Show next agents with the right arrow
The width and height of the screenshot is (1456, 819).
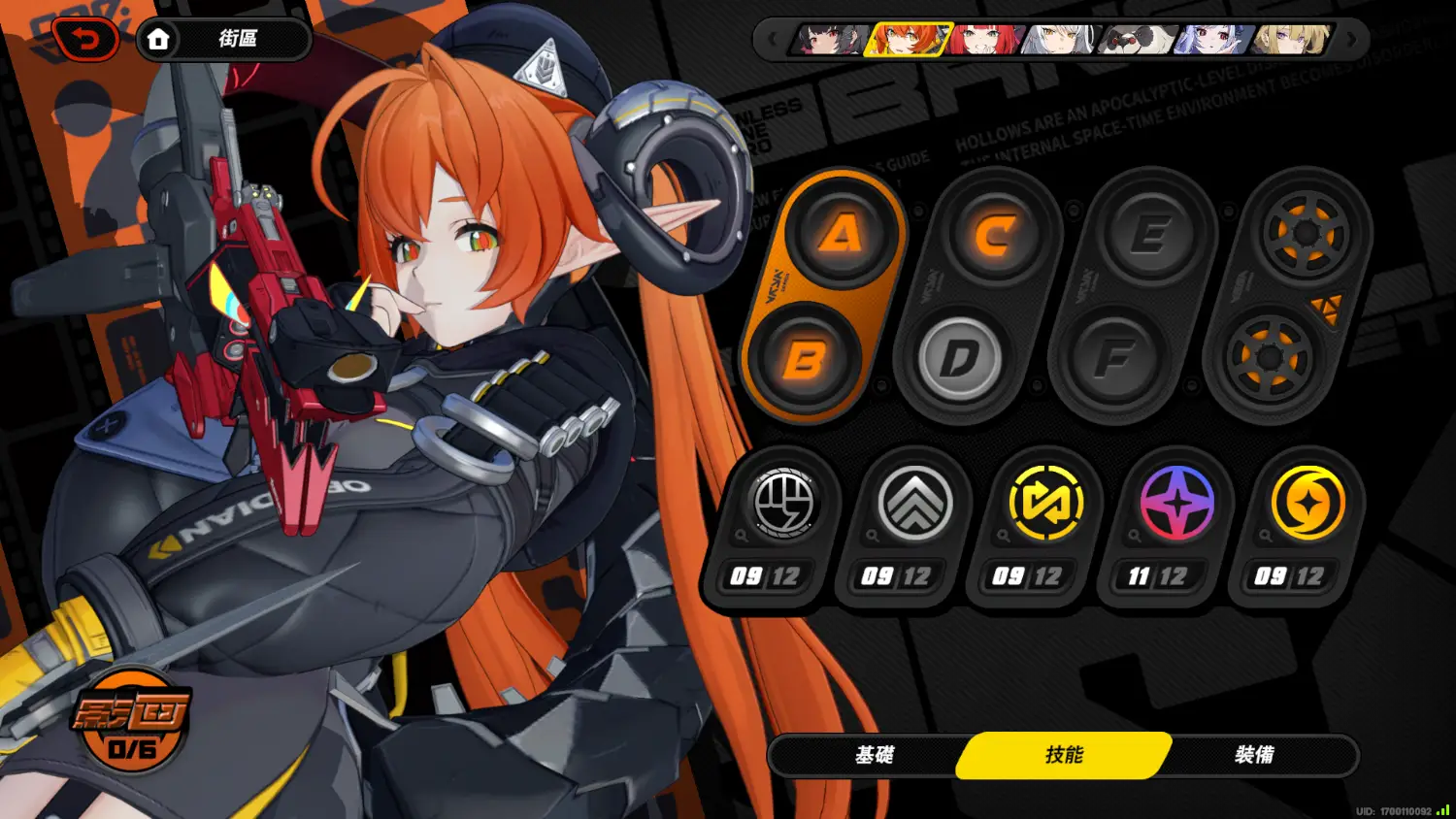[1352, 40]
